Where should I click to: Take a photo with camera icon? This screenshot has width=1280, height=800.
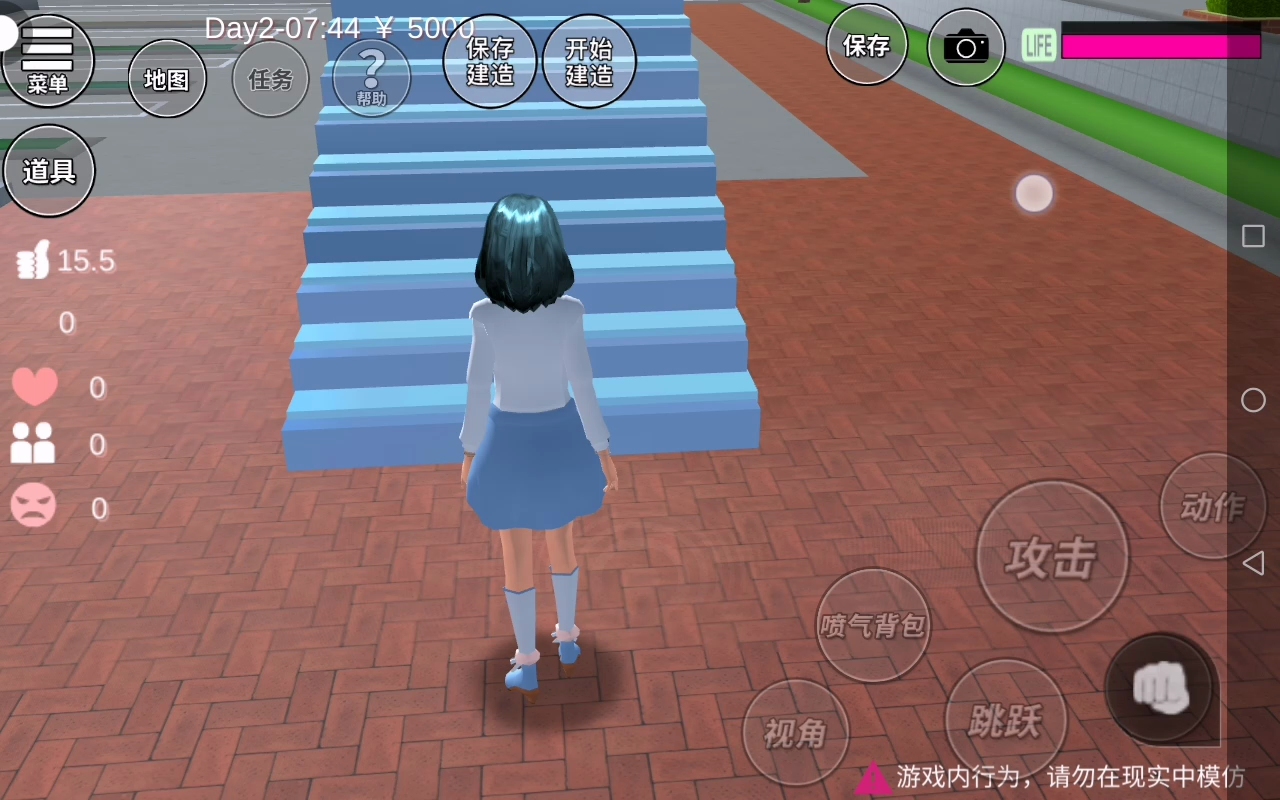[x=965, y=46]
